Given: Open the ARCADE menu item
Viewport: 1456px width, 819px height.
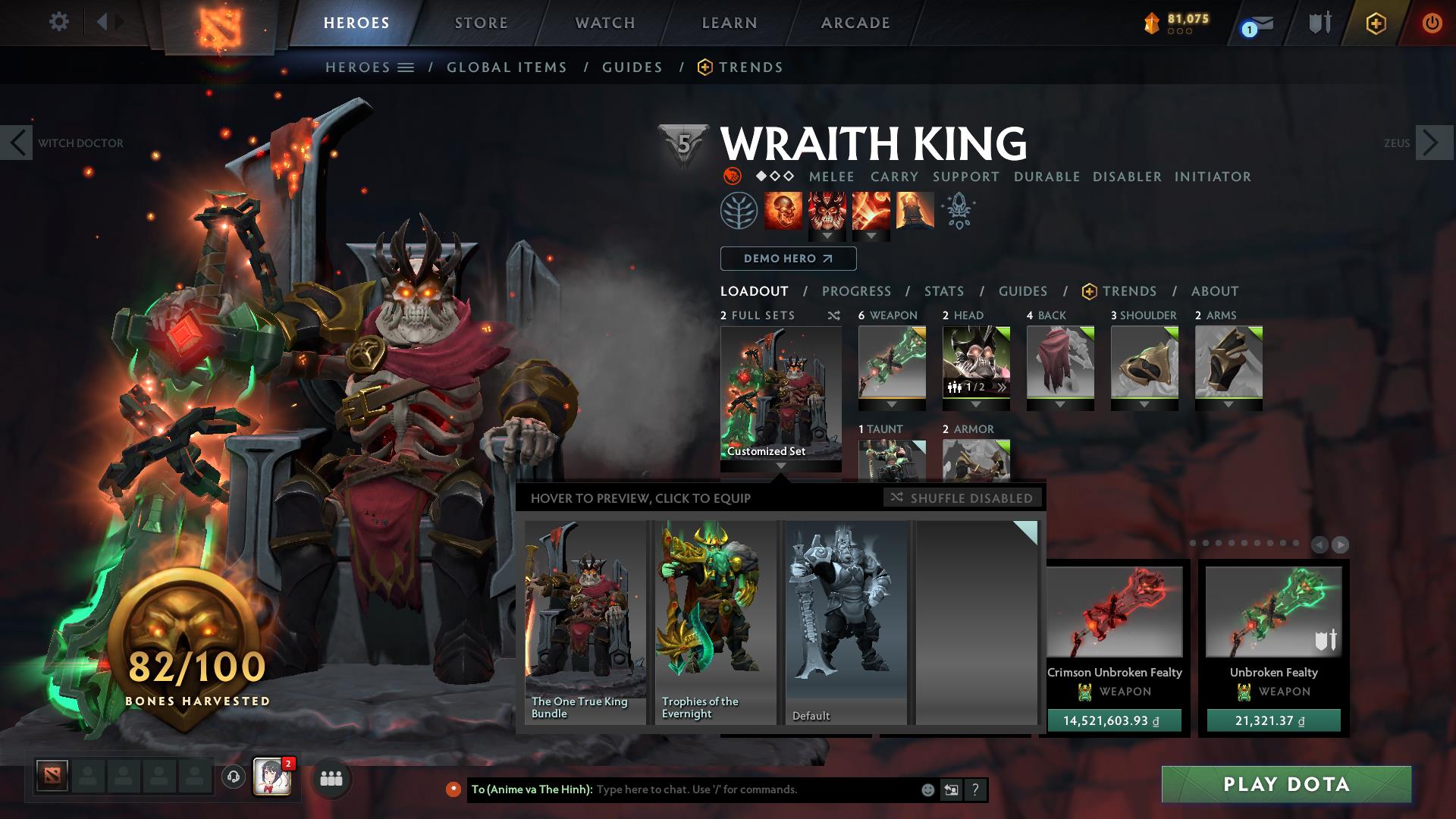Looking at the screenshot, I should [855, 22].
